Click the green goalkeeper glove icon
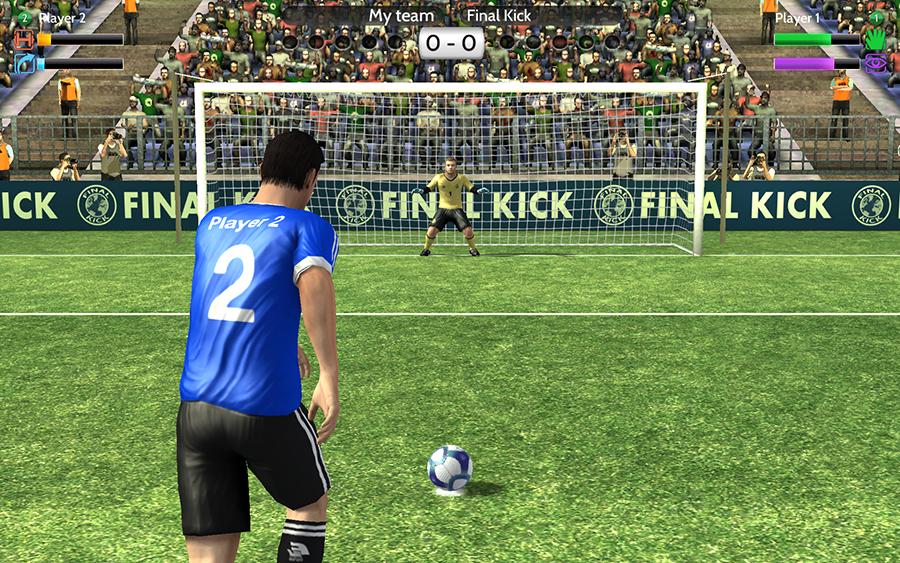900x563 pixels. coord(876,40)
